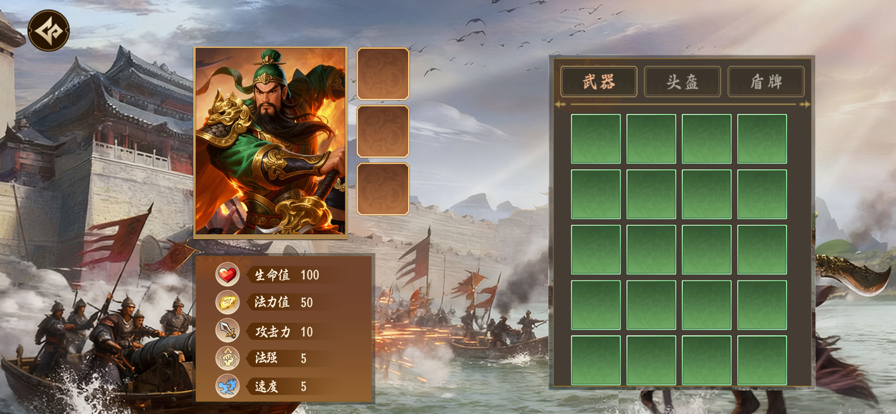Open the 头盔 helmet tab
The width and height of the screenshot is (896, 414).
[682, 82]
